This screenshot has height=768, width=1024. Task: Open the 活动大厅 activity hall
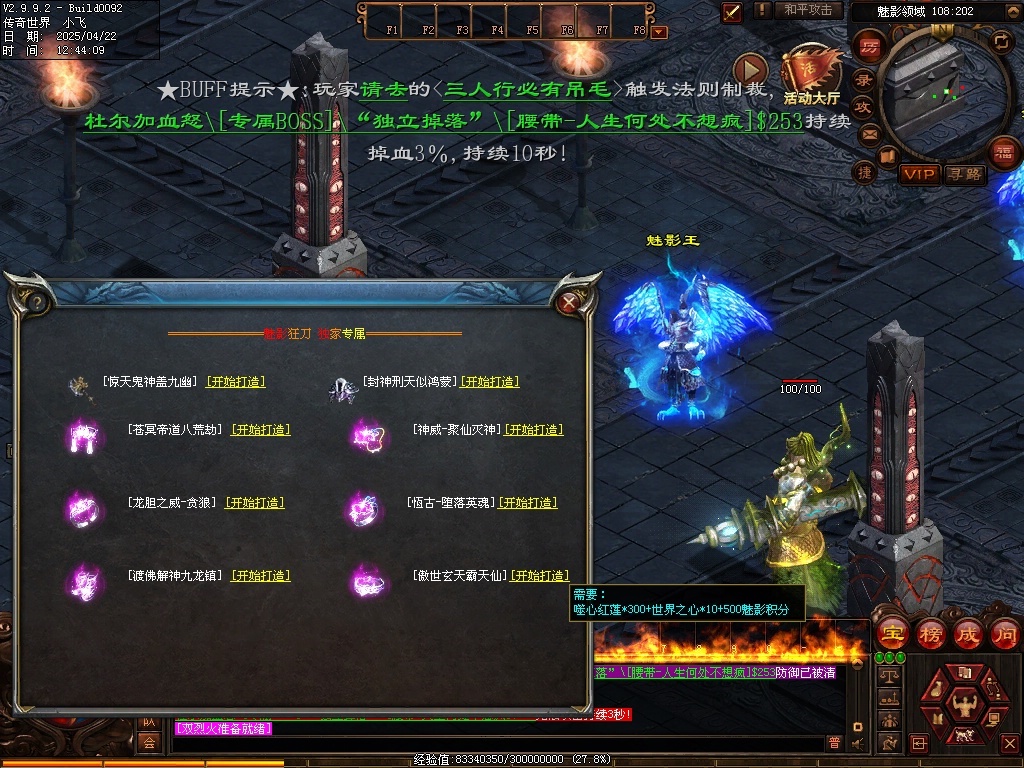coord(811,75)
